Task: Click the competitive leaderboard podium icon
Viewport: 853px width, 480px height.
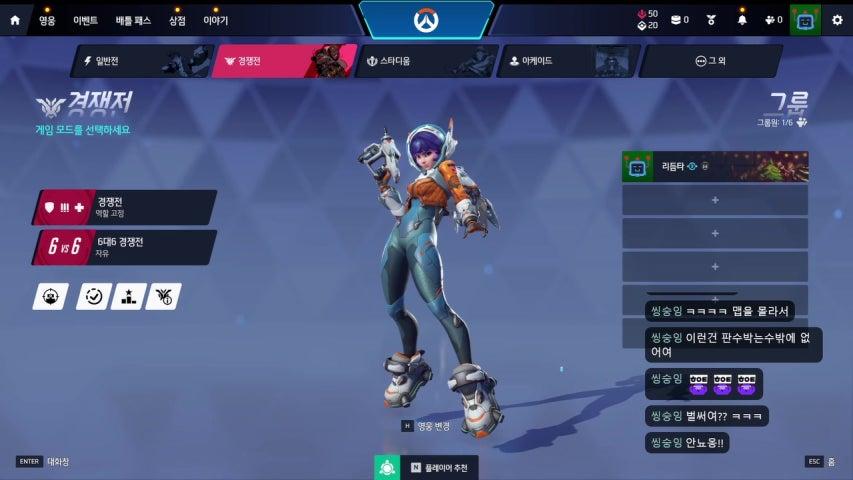Action: 128,296
